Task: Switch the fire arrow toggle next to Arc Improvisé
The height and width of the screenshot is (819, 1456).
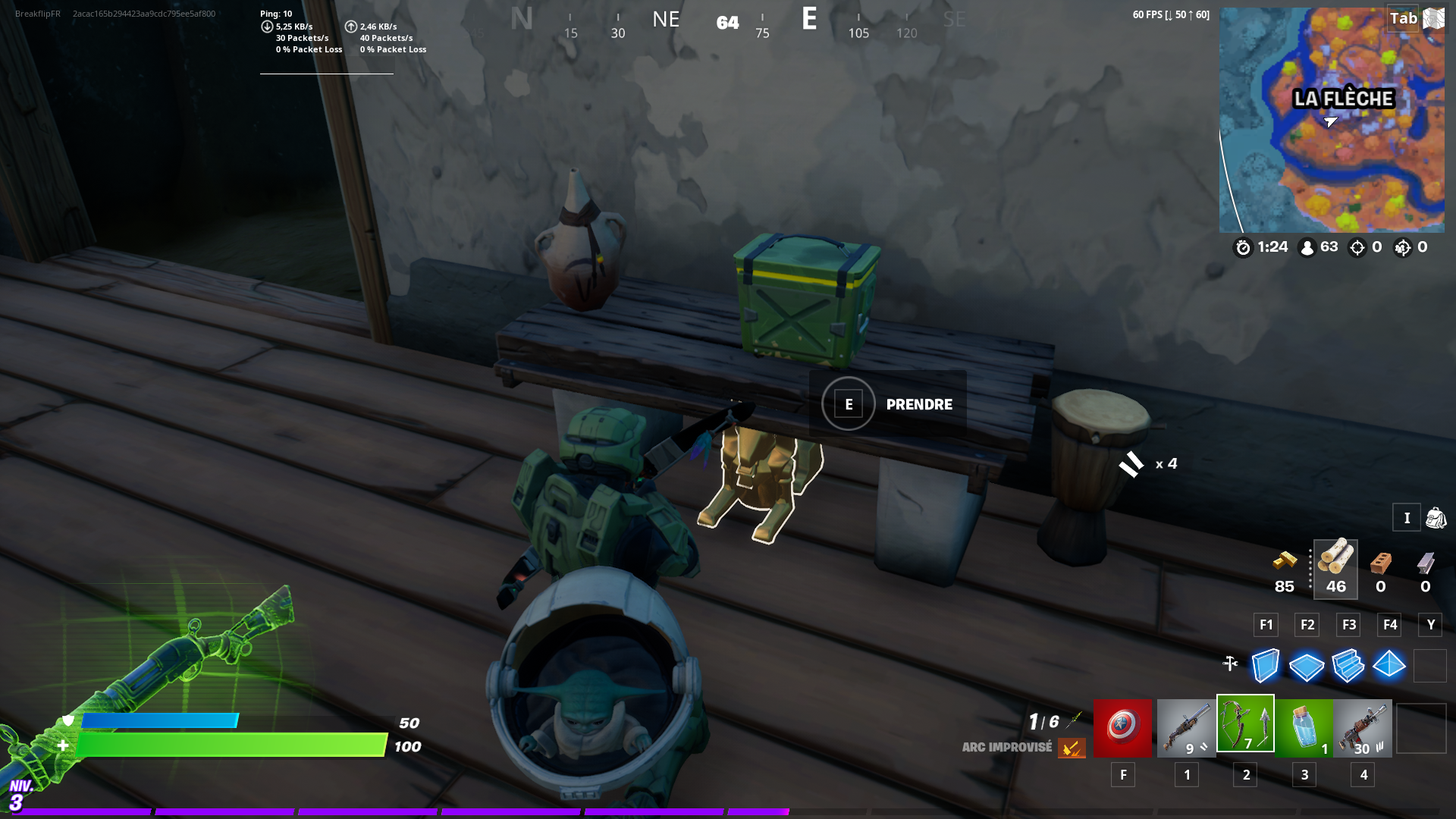Action: click(x=1072, y=748)
